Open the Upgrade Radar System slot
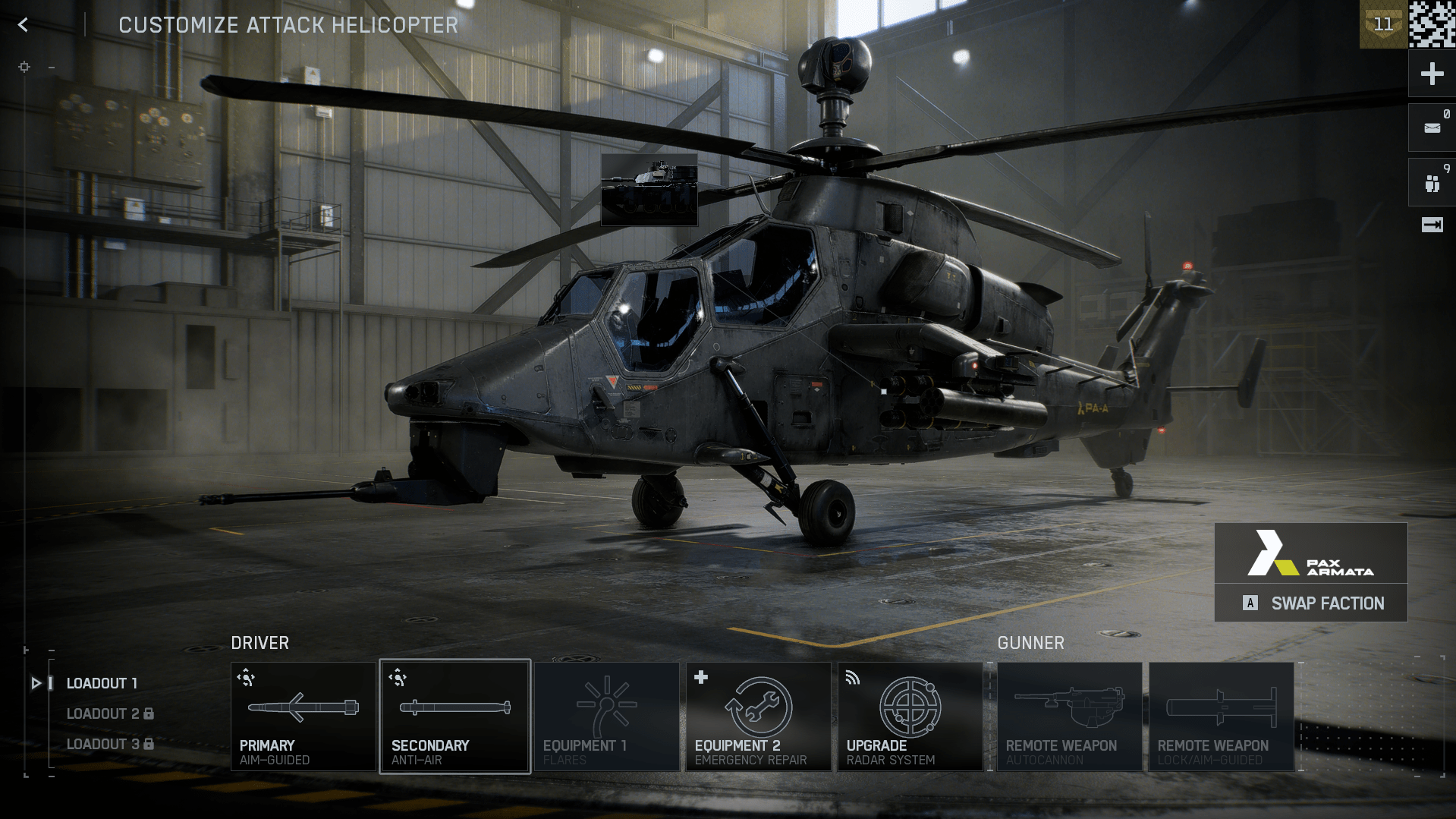1456x819 pixels. tap(910, 717)
